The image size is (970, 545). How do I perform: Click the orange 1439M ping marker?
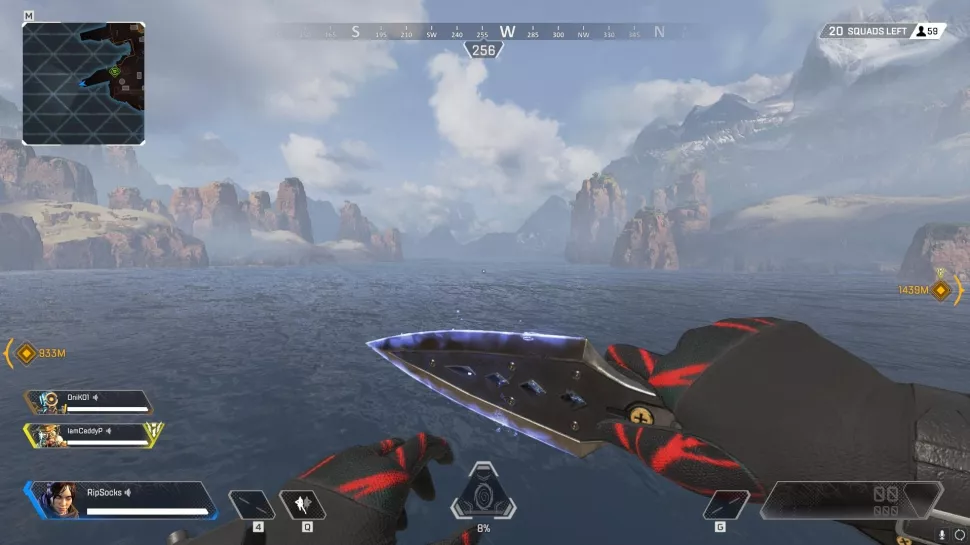[941, 289]
